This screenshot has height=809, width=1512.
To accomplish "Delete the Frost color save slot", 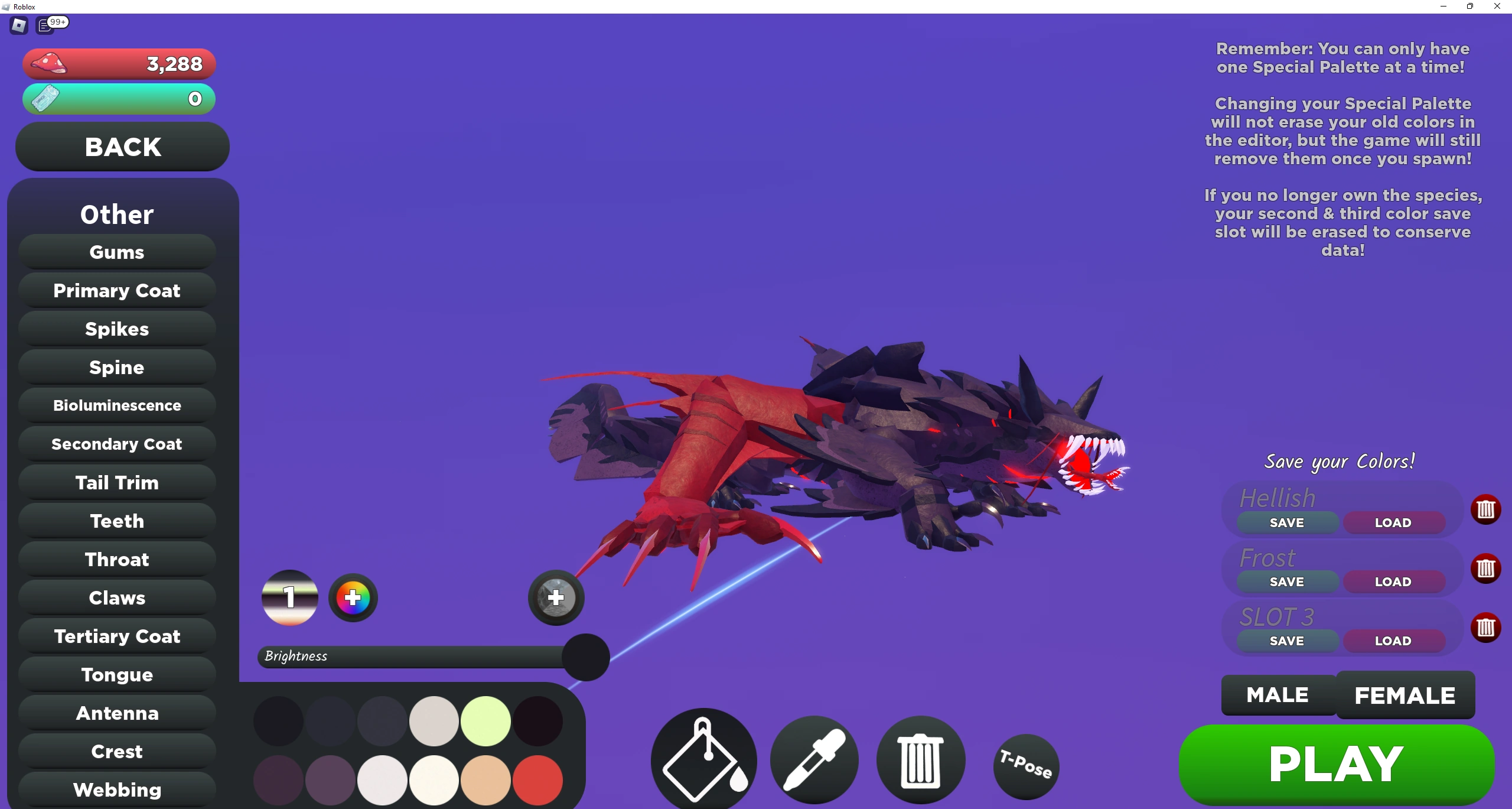I will click(x=1487, y=568).
